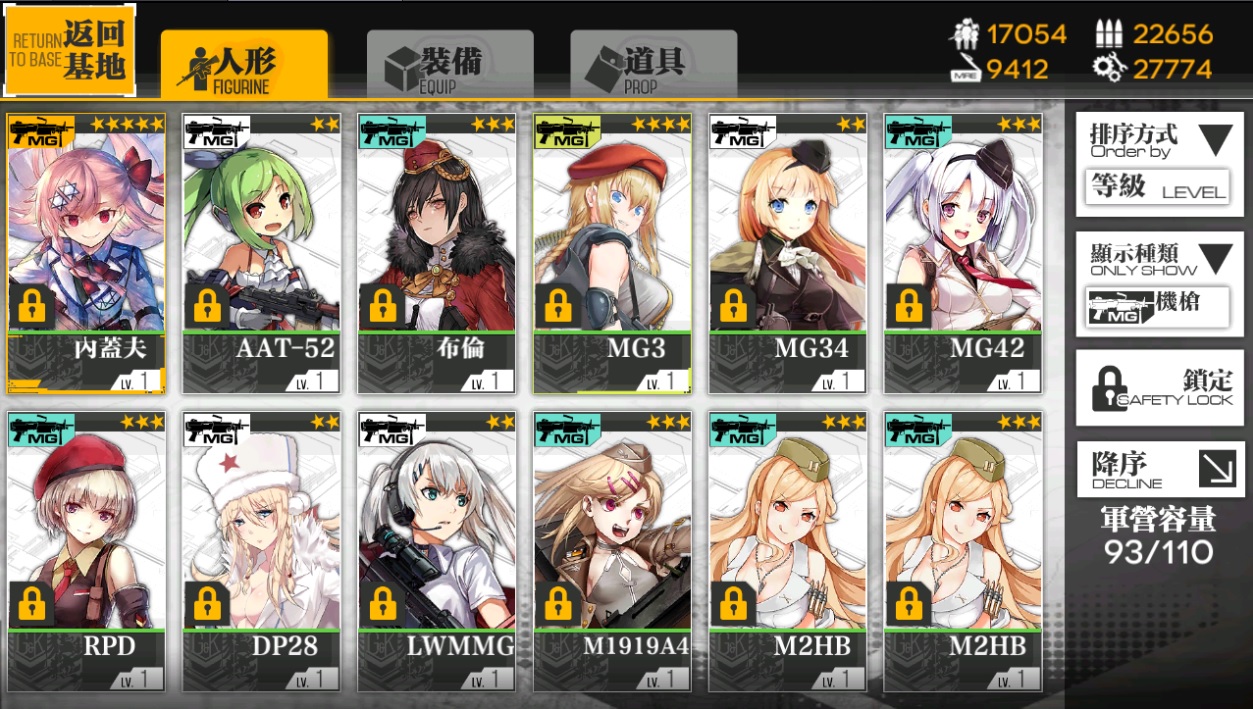Screen dimensions: 1253x709
Task: Open the Order by Level dropdown
Action: click(1159, 163)
